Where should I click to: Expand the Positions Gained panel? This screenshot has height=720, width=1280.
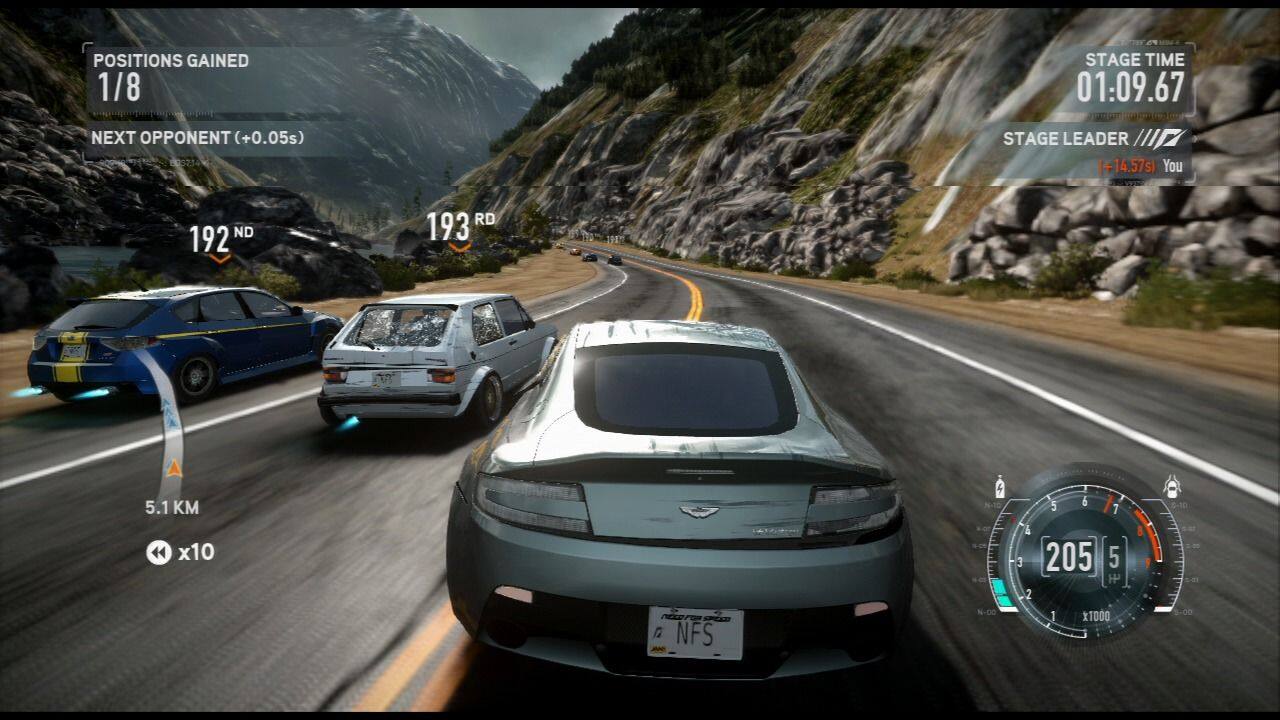[x=168, y=60]
